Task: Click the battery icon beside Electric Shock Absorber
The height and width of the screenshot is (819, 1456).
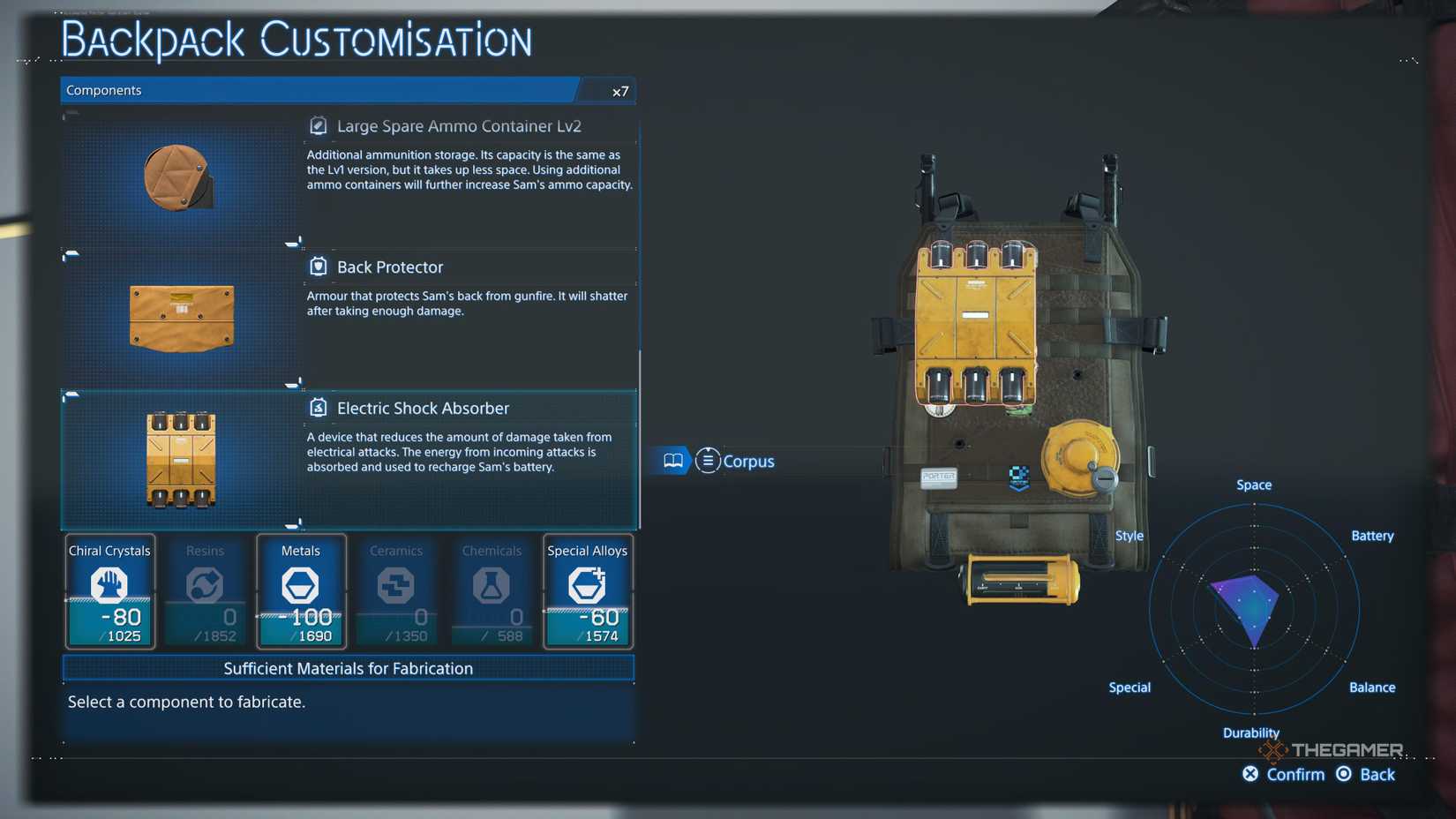Action: click(318, 408)
